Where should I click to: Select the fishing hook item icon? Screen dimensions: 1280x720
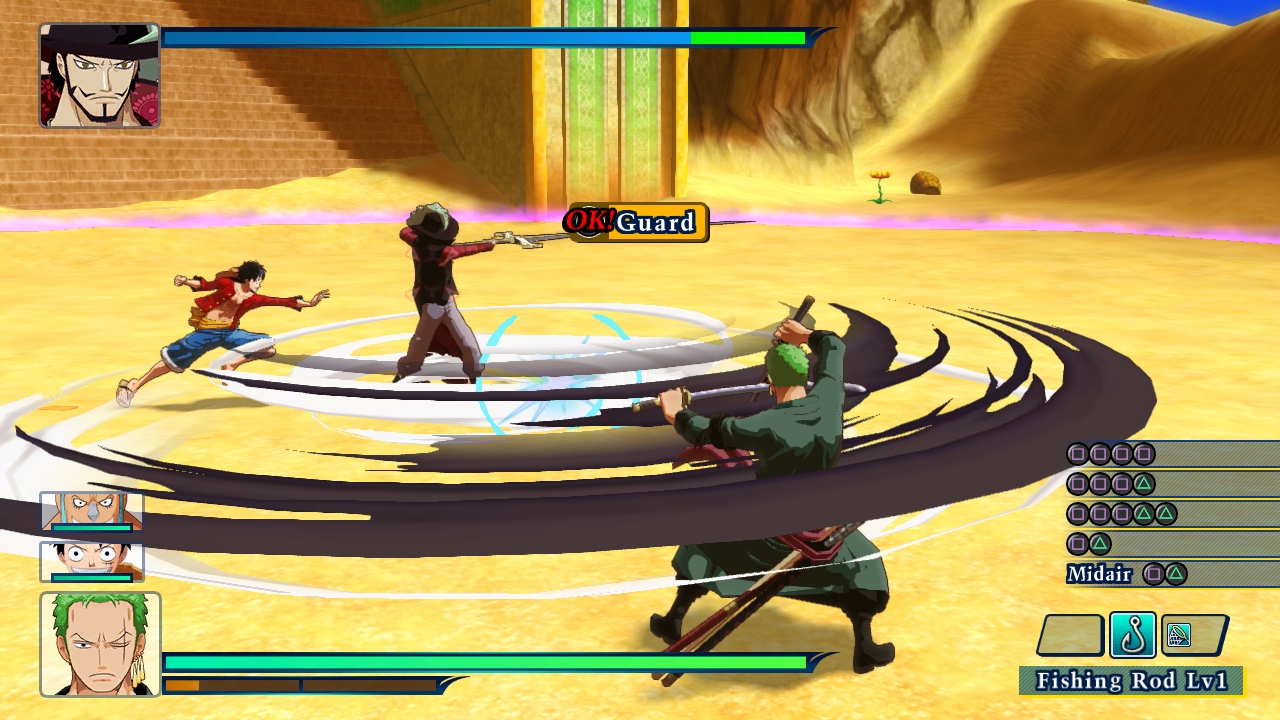point(1133,634)
